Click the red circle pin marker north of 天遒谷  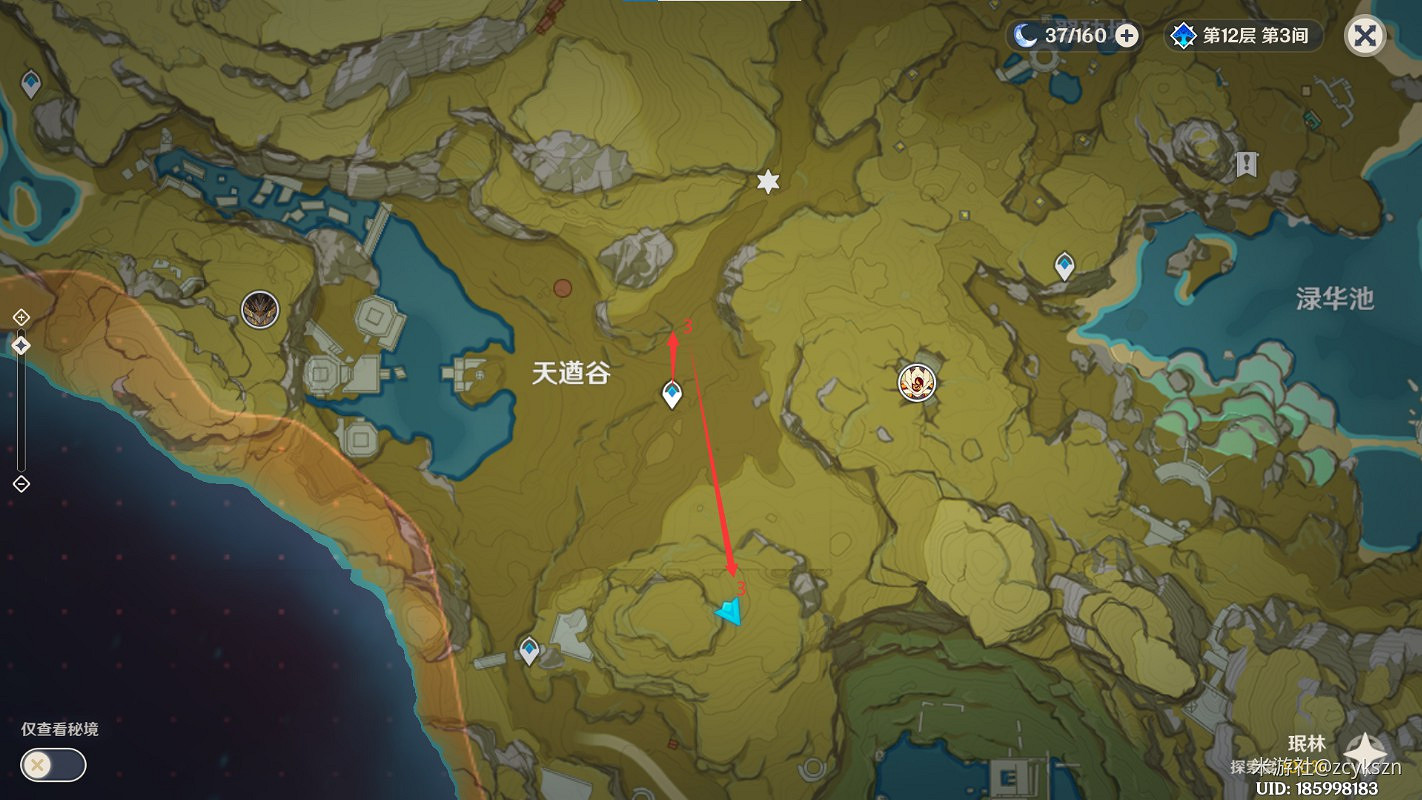[561, 287]
